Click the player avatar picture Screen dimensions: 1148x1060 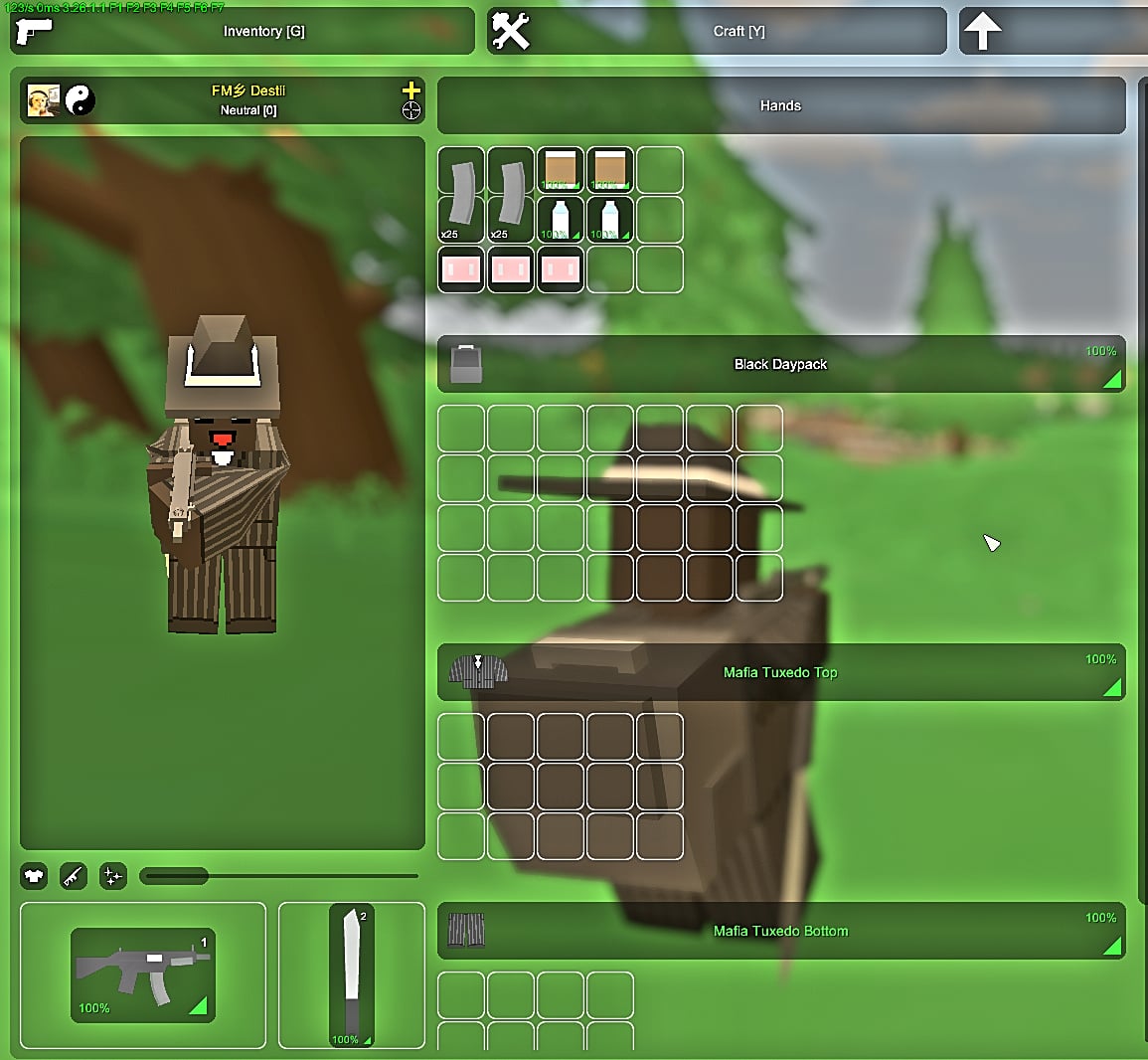(43, 99)
